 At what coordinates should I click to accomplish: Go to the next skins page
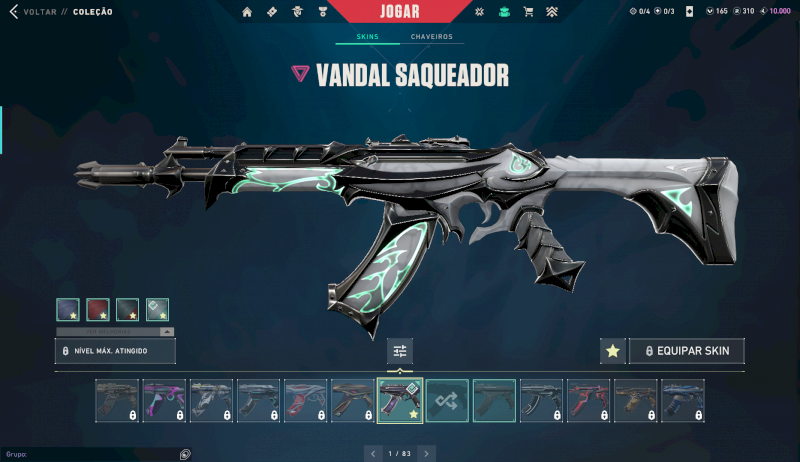(x=426, y=454)
